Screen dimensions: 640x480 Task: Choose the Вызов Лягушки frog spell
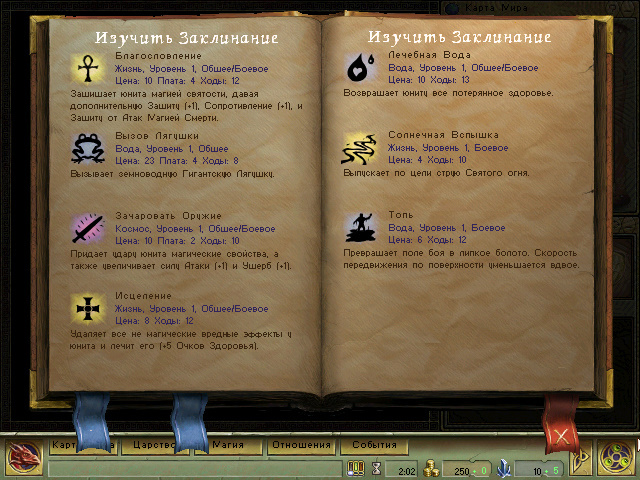click(x=89, y=148)
